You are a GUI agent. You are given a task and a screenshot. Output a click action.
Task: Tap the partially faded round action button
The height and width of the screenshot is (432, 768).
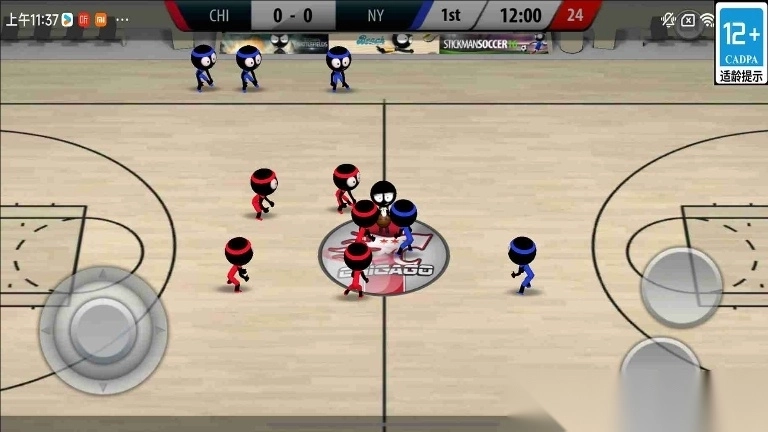click(660, 375)
